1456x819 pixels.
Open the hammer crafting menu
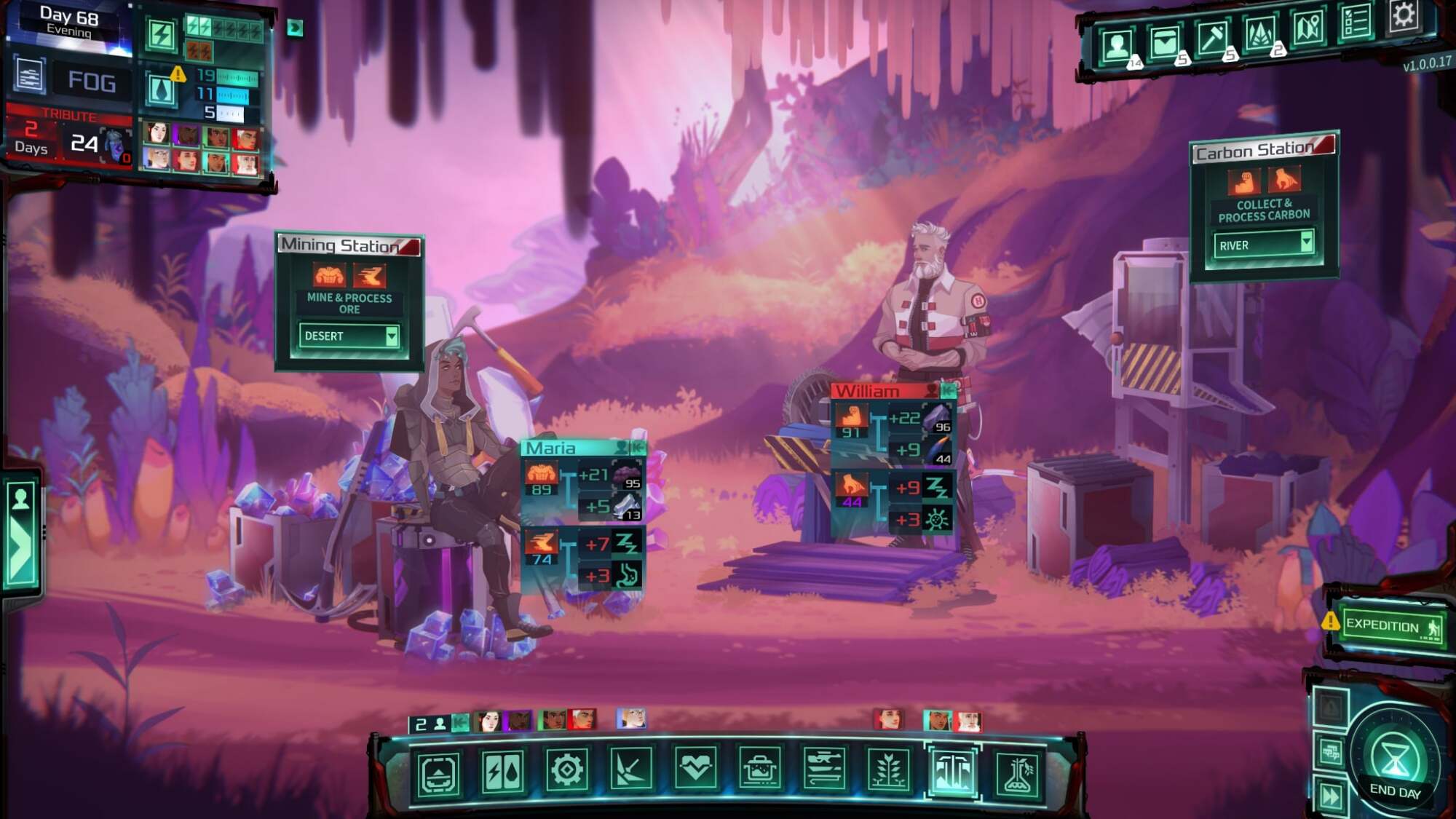[x=1212, y=38]
